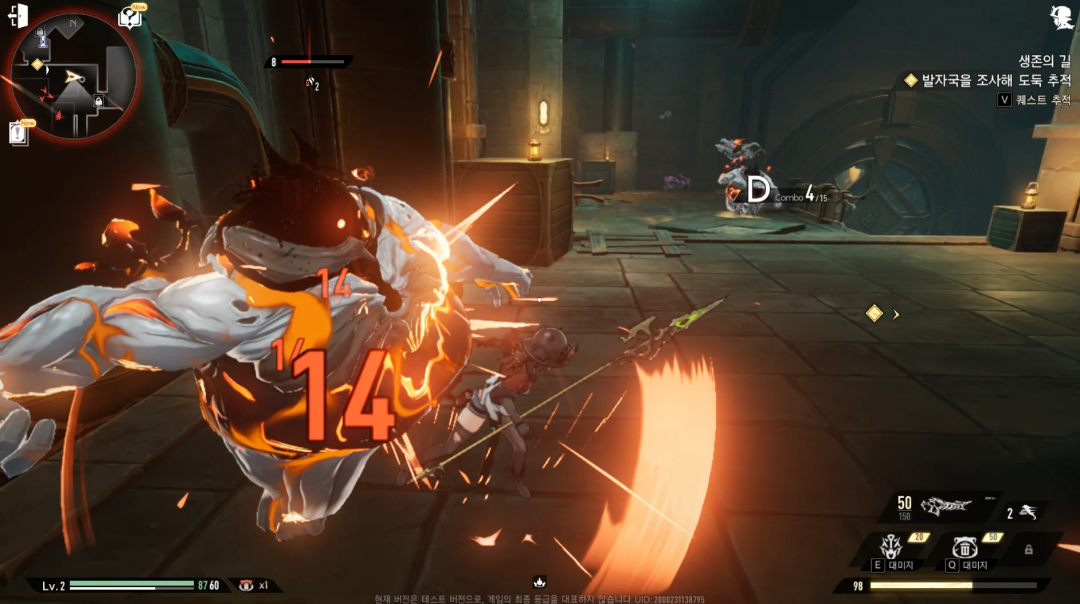
Task: Click the eye revive counter icon
Action: (x=246, y=585)
